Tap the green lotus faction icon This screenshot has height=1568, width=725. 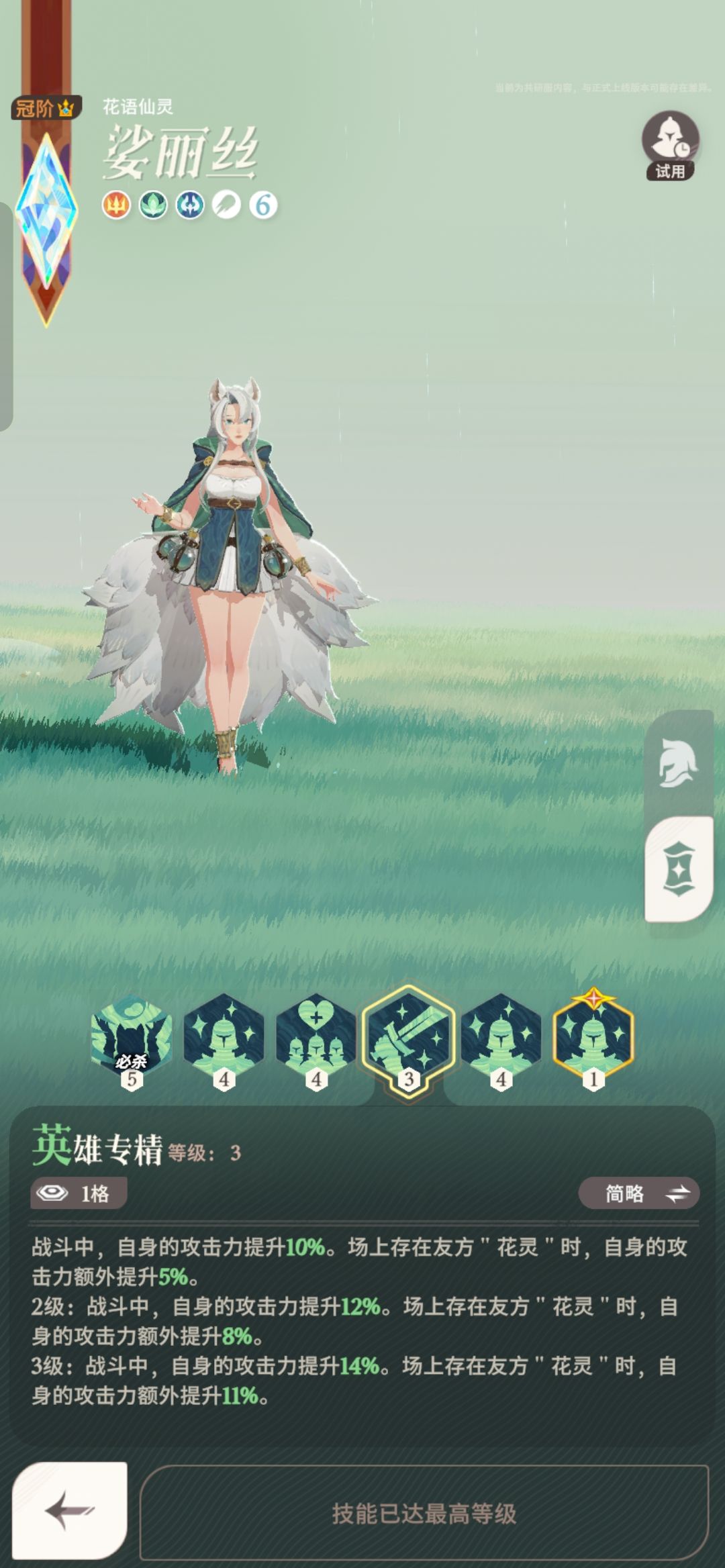pyautogui.click(x=153, y=205)
